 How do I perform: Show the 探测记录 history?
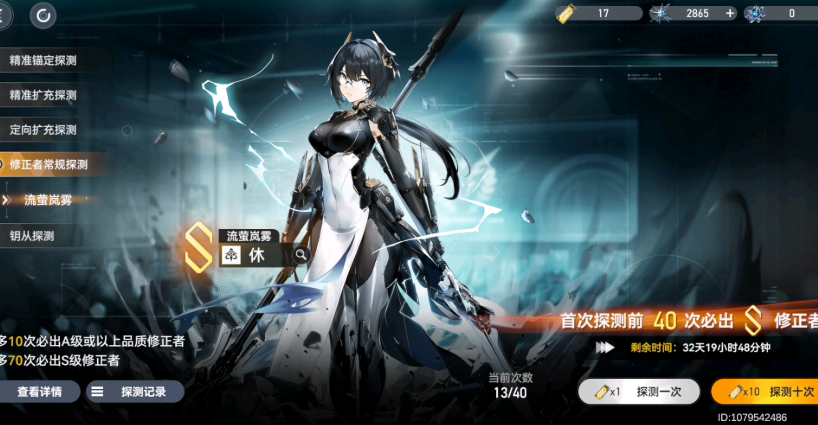134,392
